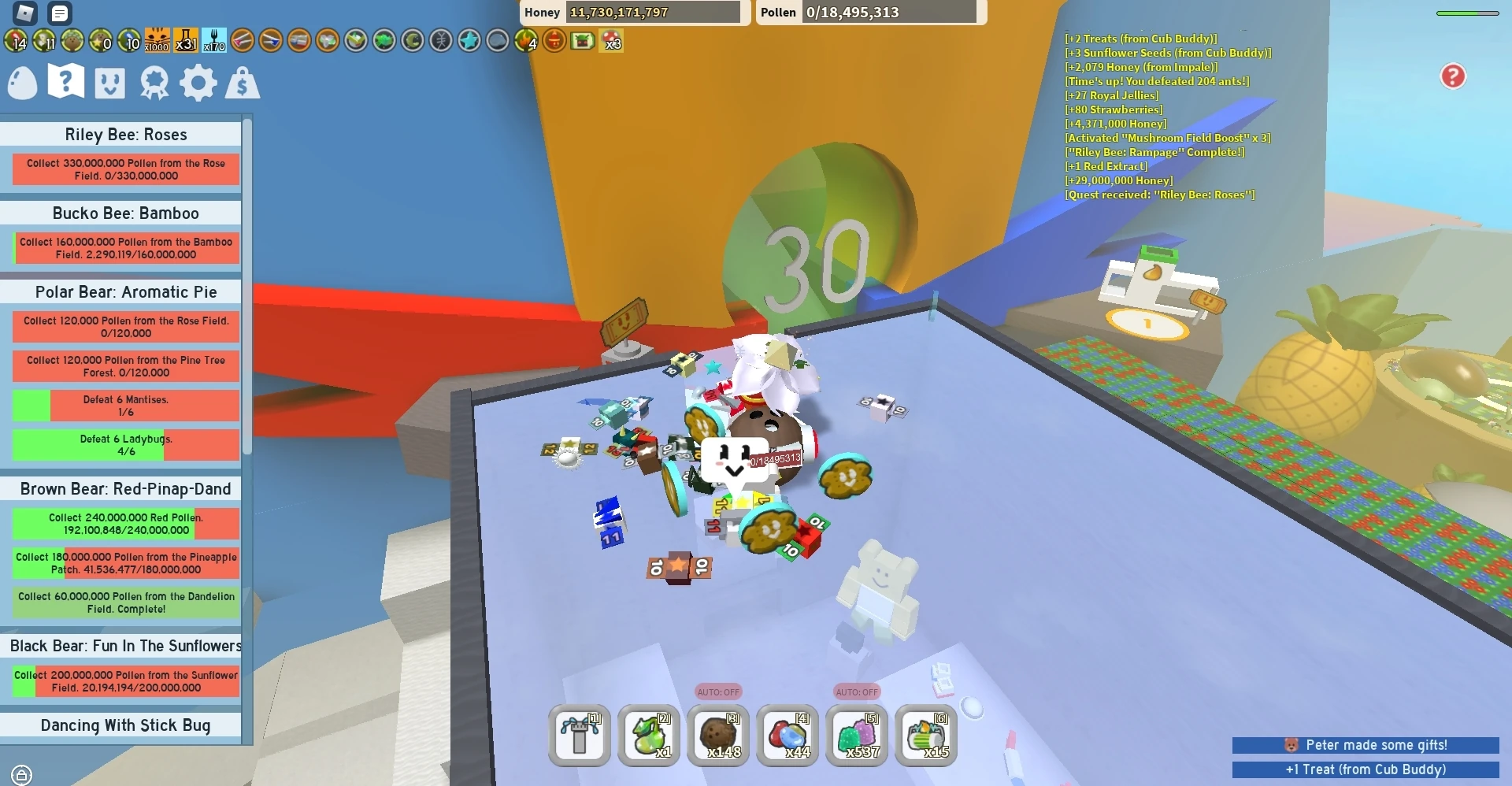
Task: Collapse the Polar Bear: Aromatic Pie quest
Action: point(125,292)
